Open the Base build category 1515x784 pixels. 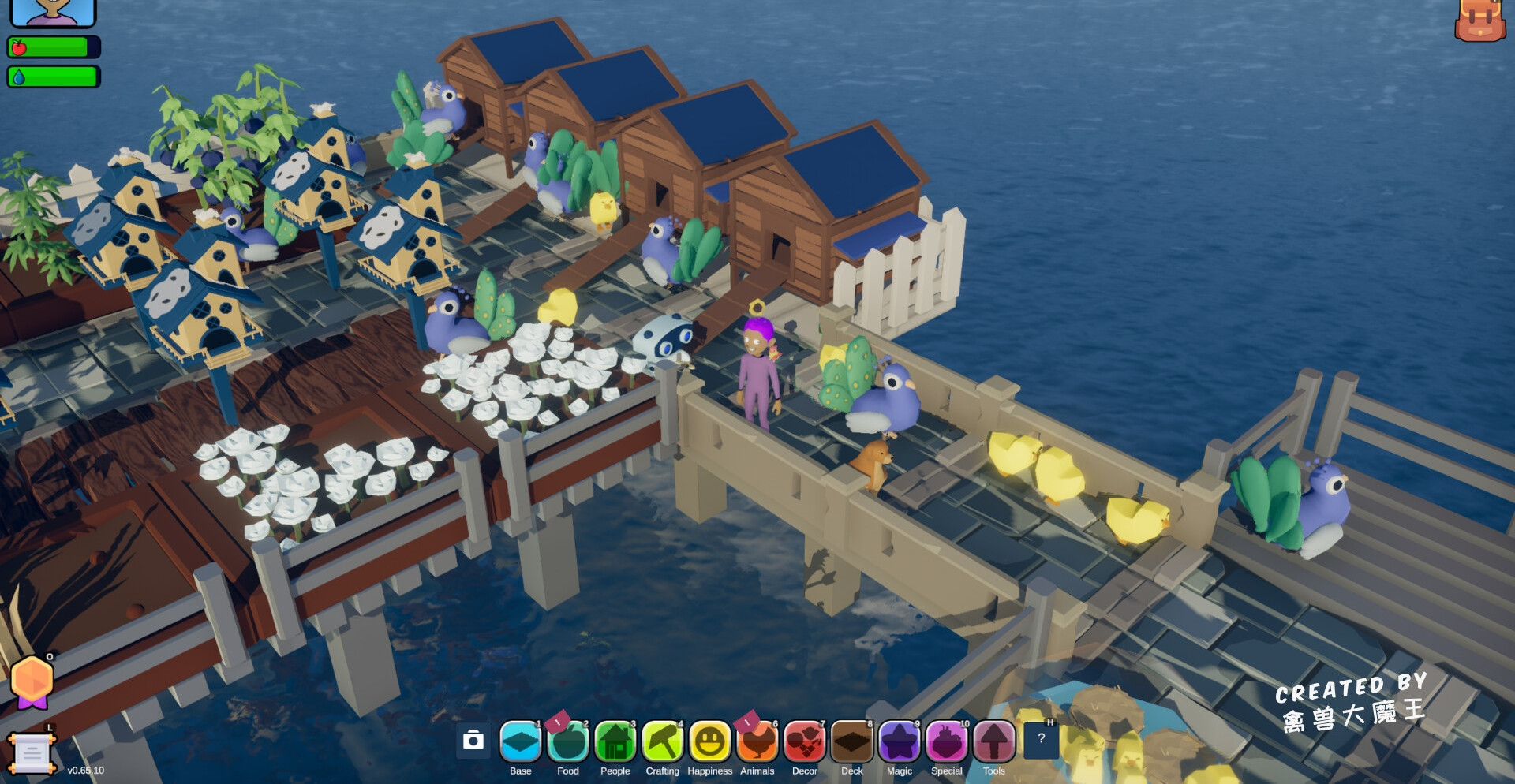click(521, 742)
